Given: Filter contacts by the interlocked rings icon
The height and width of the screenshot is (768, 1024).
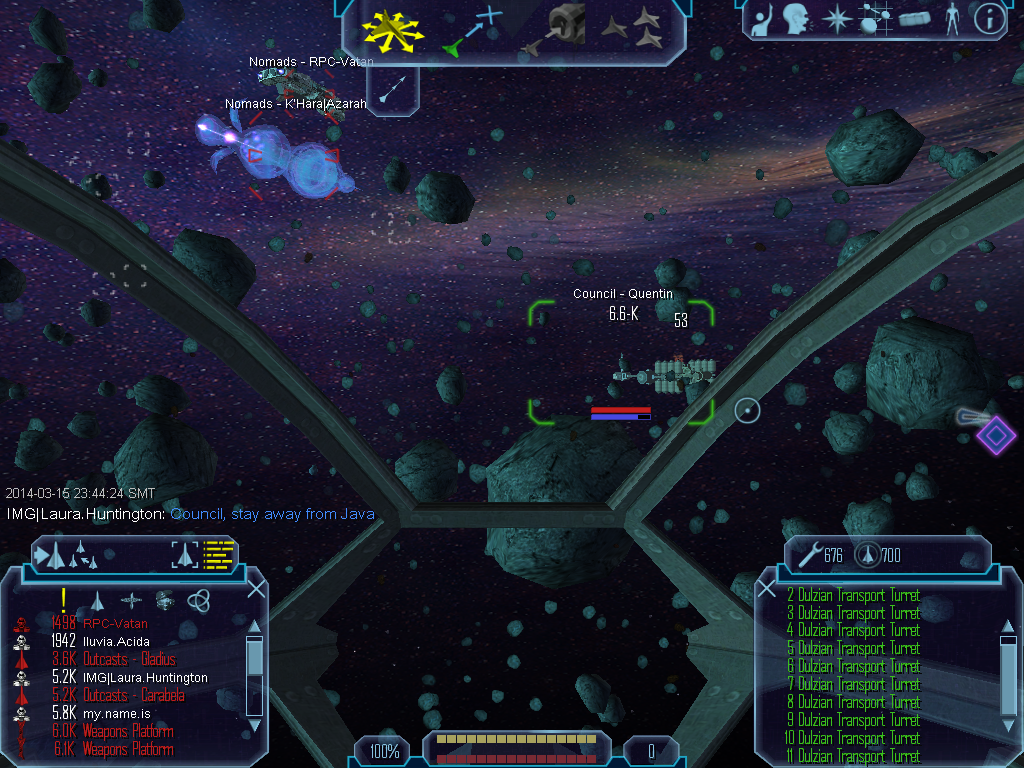Looking at the screenshot, I should pyautogui.click(x=198, y=599).
